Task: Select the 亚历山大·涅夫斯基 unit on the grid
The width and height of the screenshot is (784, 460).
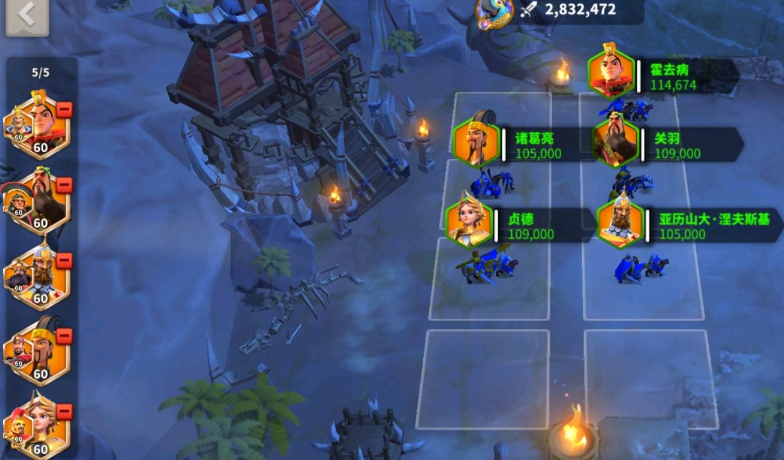Action: click(620, 222)
